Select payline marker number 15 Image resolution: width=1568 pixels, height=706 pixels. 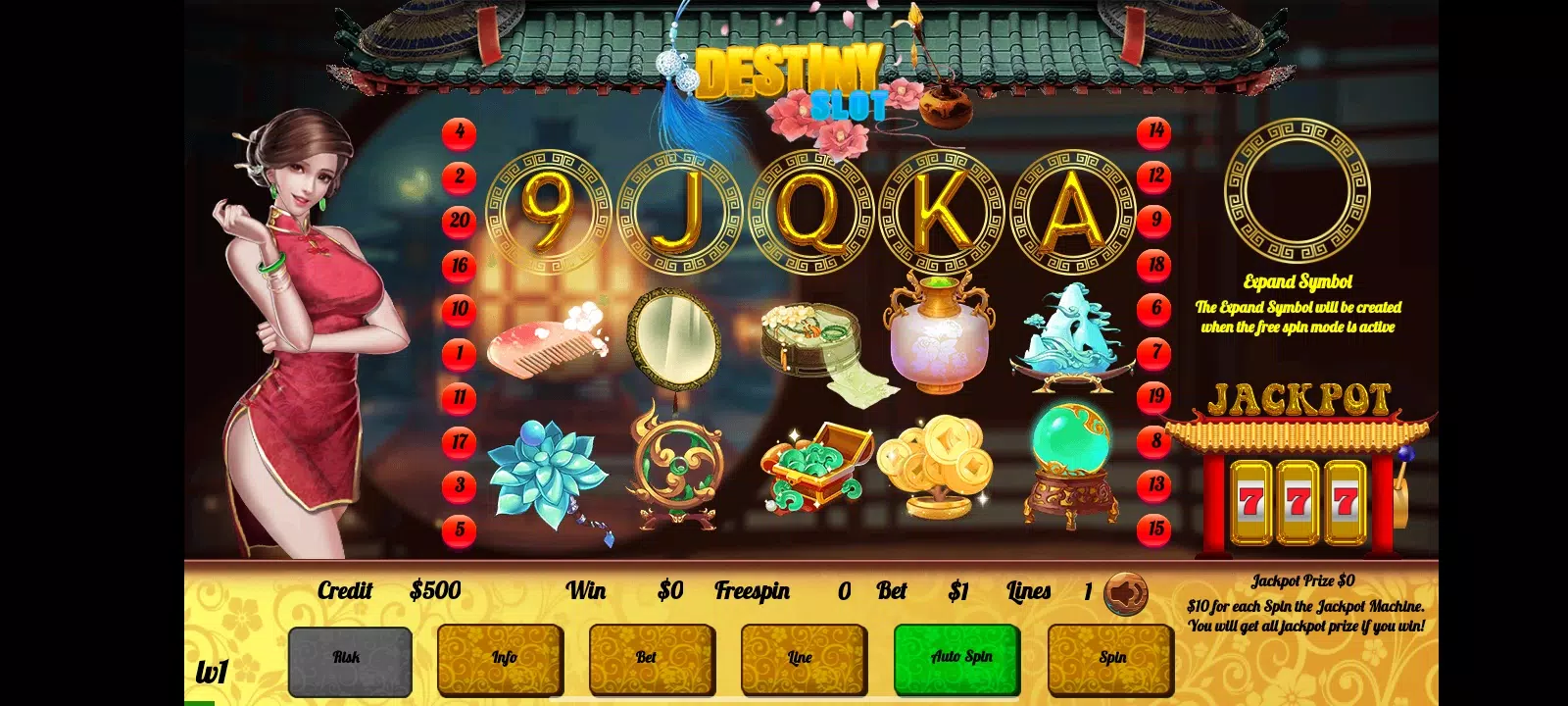click(x=1155, y=529)
